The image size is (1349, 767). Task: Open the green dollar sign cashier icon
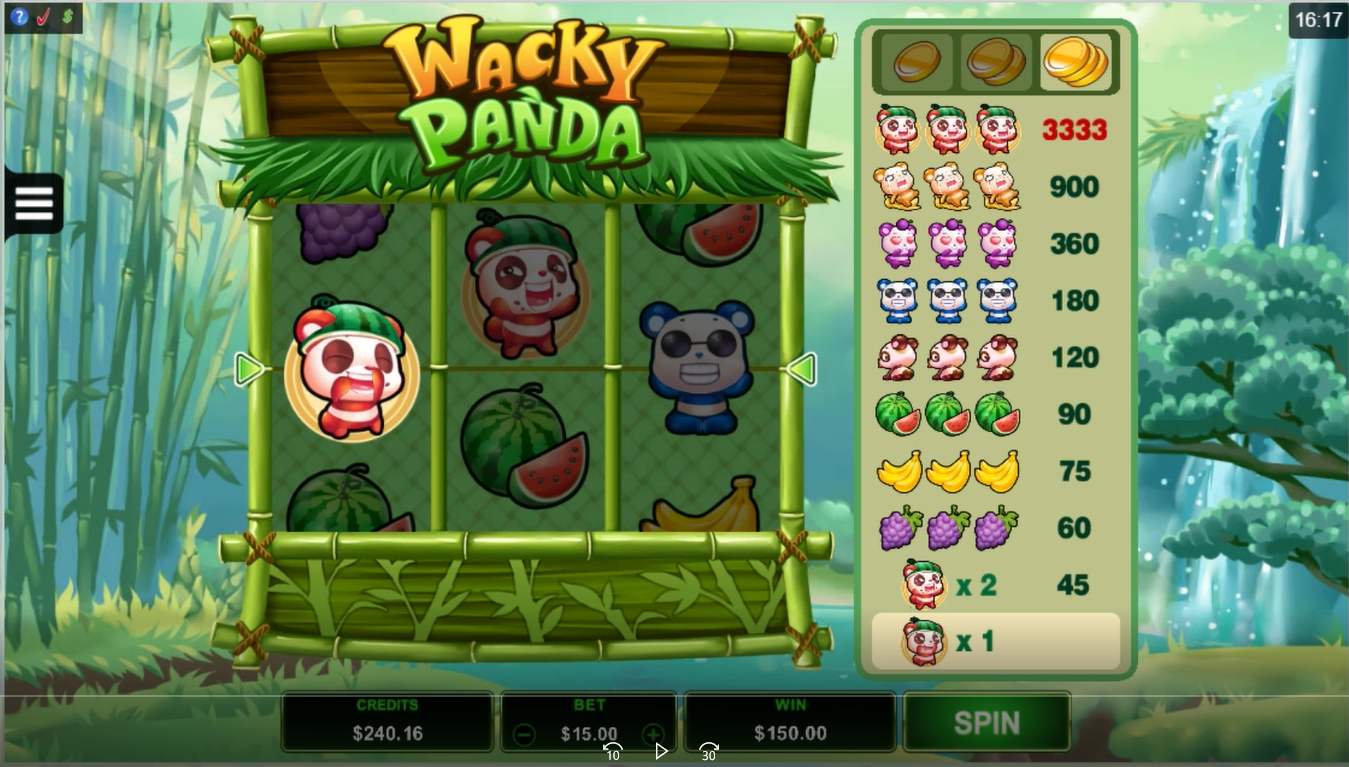click(x=66, y=17)
